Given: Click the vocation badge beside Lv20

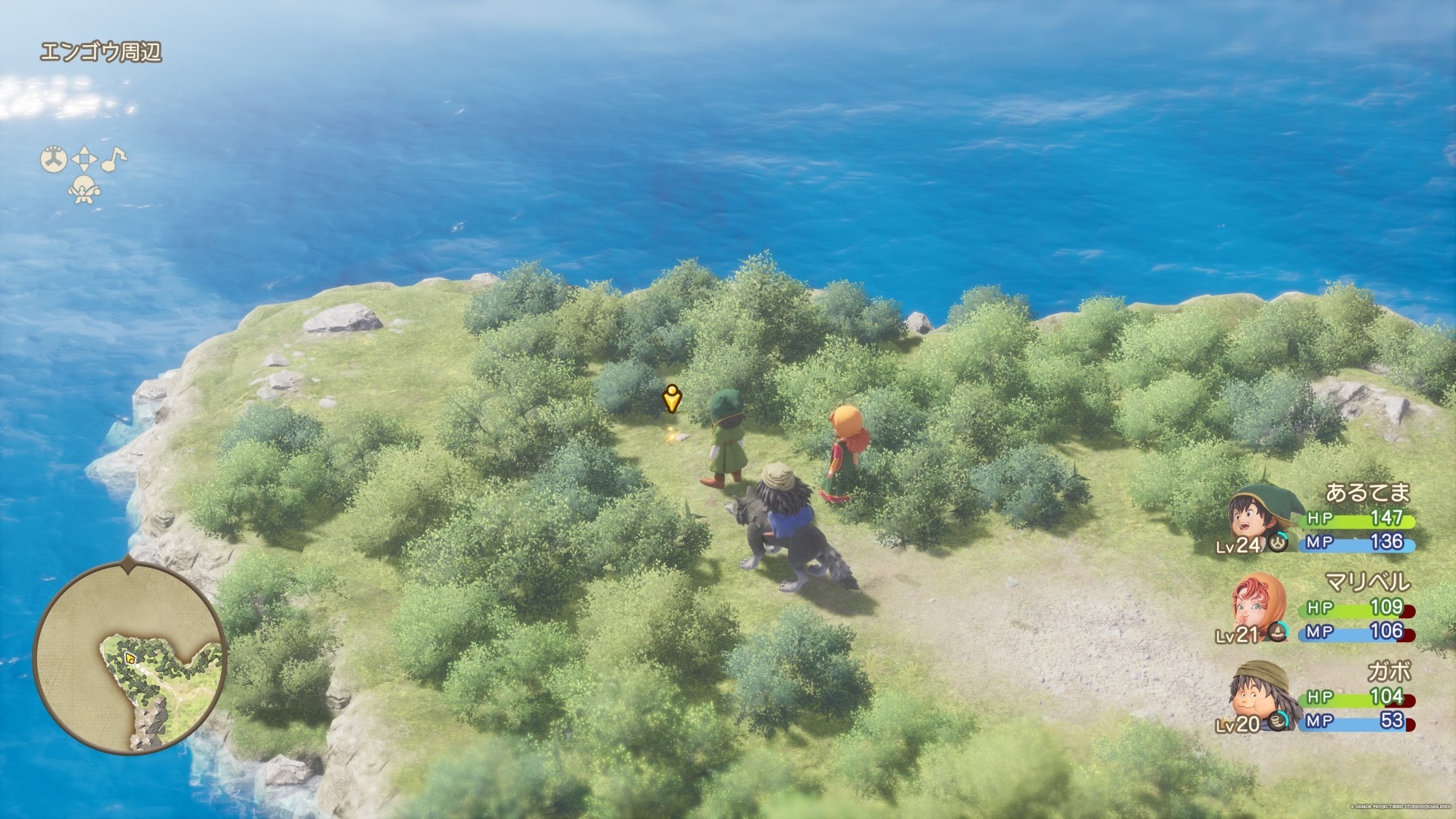Looking at the screenshot, I should pyautogui.click(x=1278, y=721).
